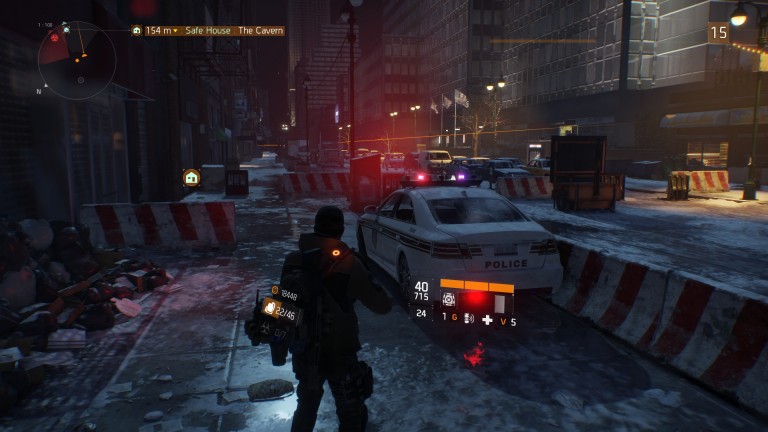Use the medkit cross icon
This screenshot has width=768, height=432.
tap(487, 321)
